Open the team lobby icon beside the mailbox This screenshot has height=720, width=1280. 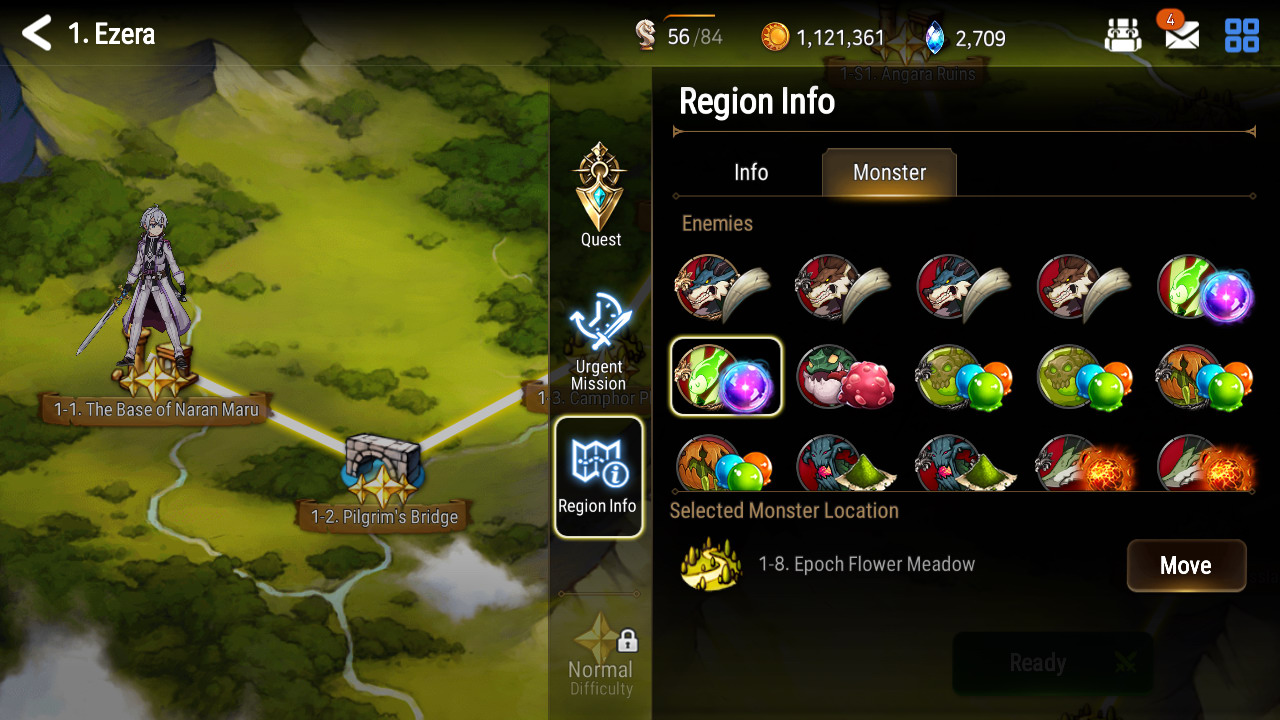(1123, 36)
